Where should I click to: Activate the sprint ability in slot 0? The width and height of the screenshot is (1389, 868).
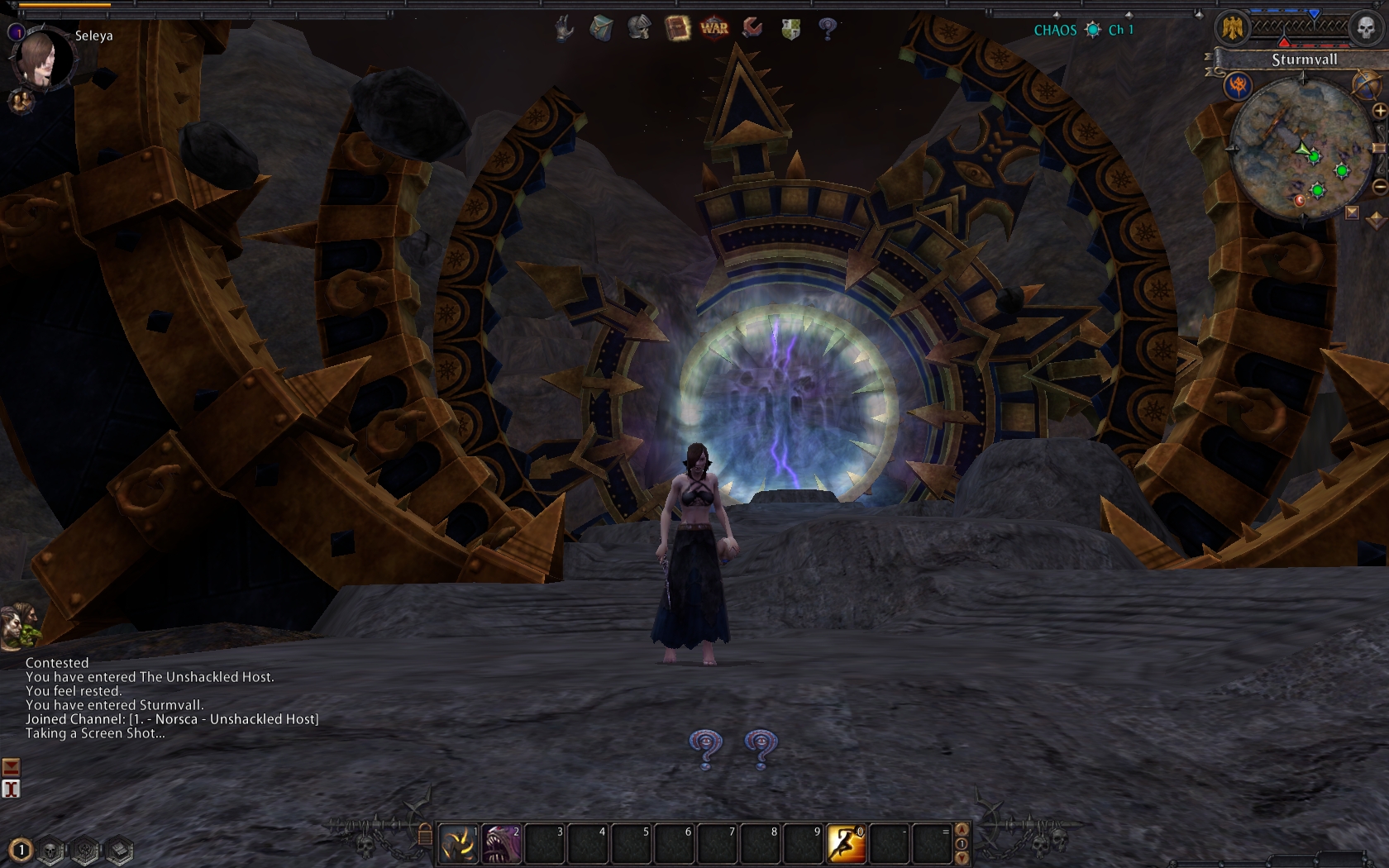tap(846, 844)
